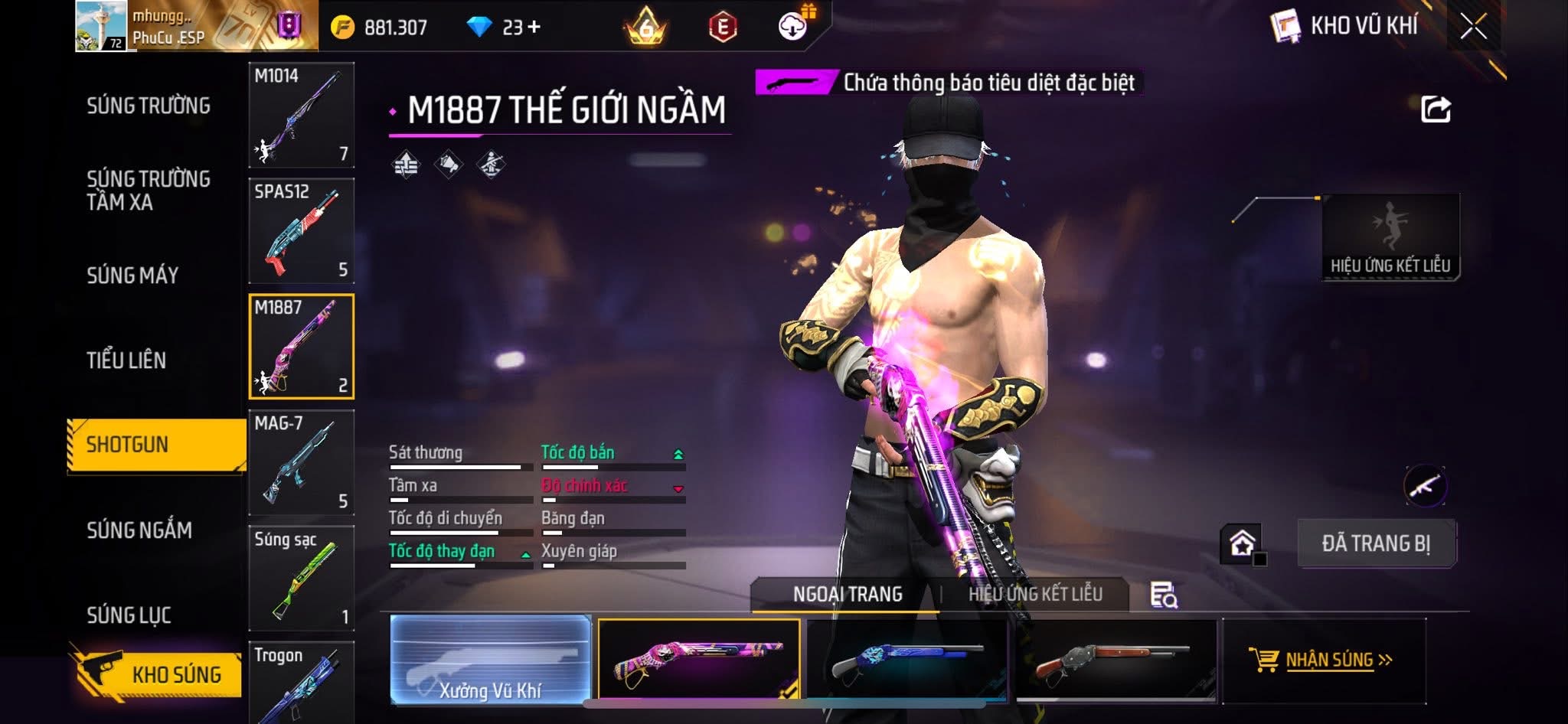
Task: Switch to the Hiệu Ứng Kết Liễu tab
Action: (1035, 594)
